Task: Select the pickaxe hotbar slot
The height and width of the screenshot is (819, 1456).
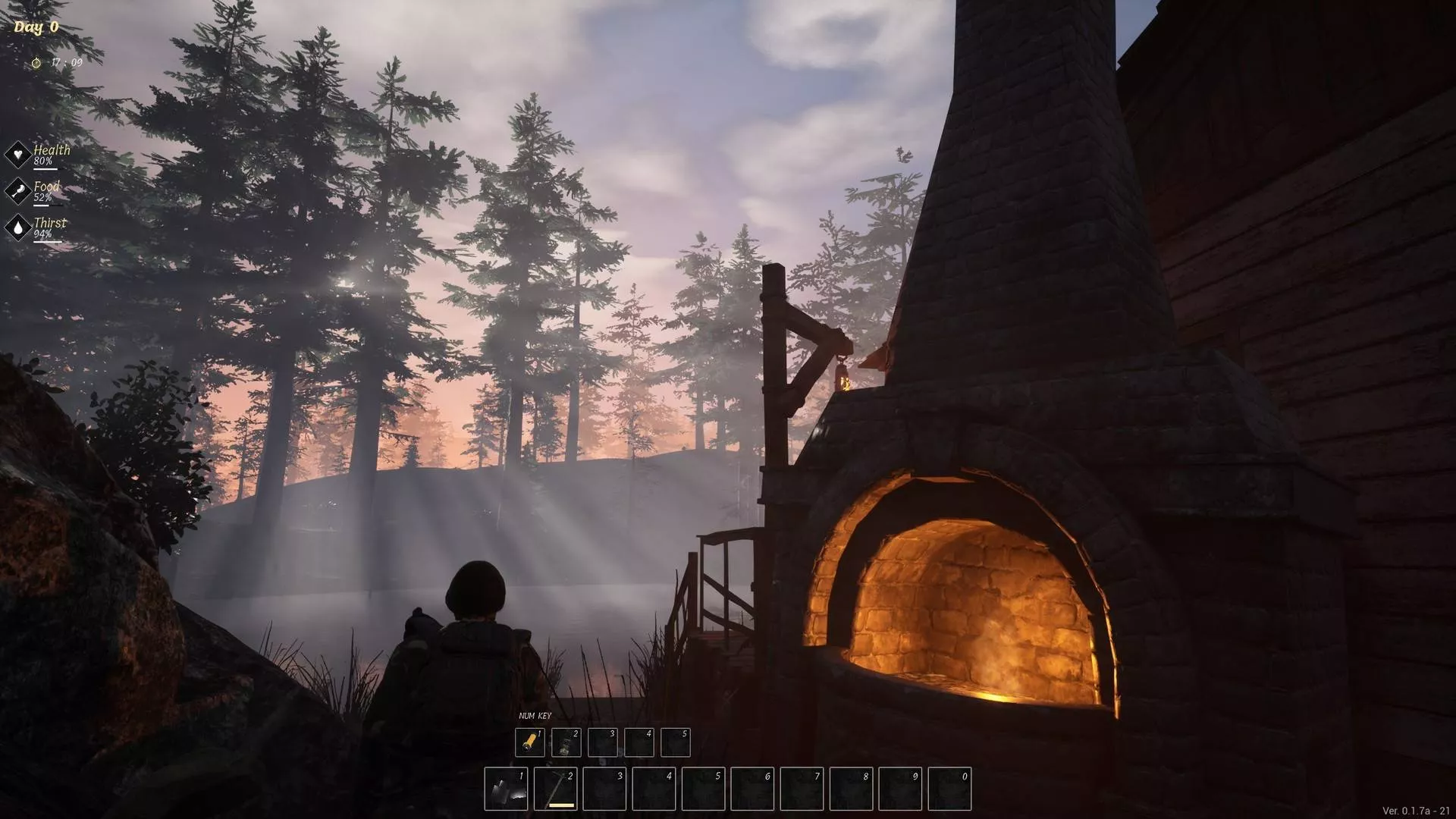Action: (x=555, y=789)
